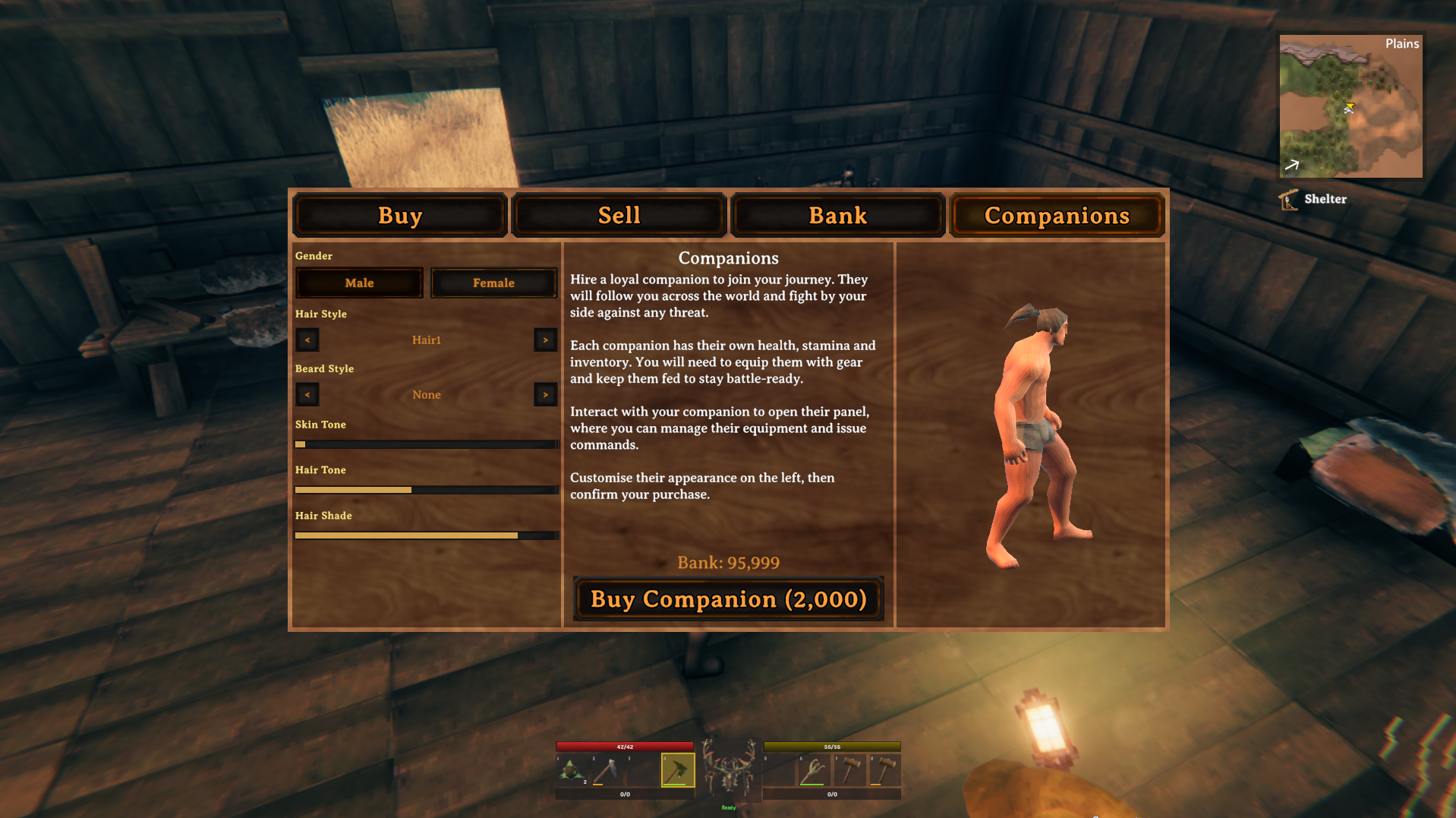The image size is (1456, 818).
Task: Open the Sell tab
Action: click(619, 215)
